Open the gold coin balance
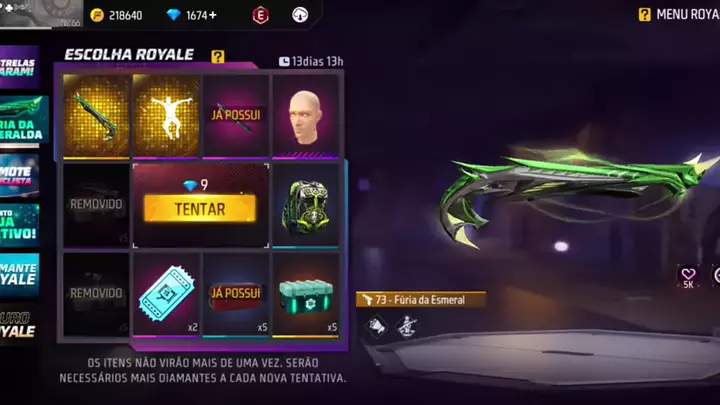This screenshot has height=405, width=720. click(117, 15)
